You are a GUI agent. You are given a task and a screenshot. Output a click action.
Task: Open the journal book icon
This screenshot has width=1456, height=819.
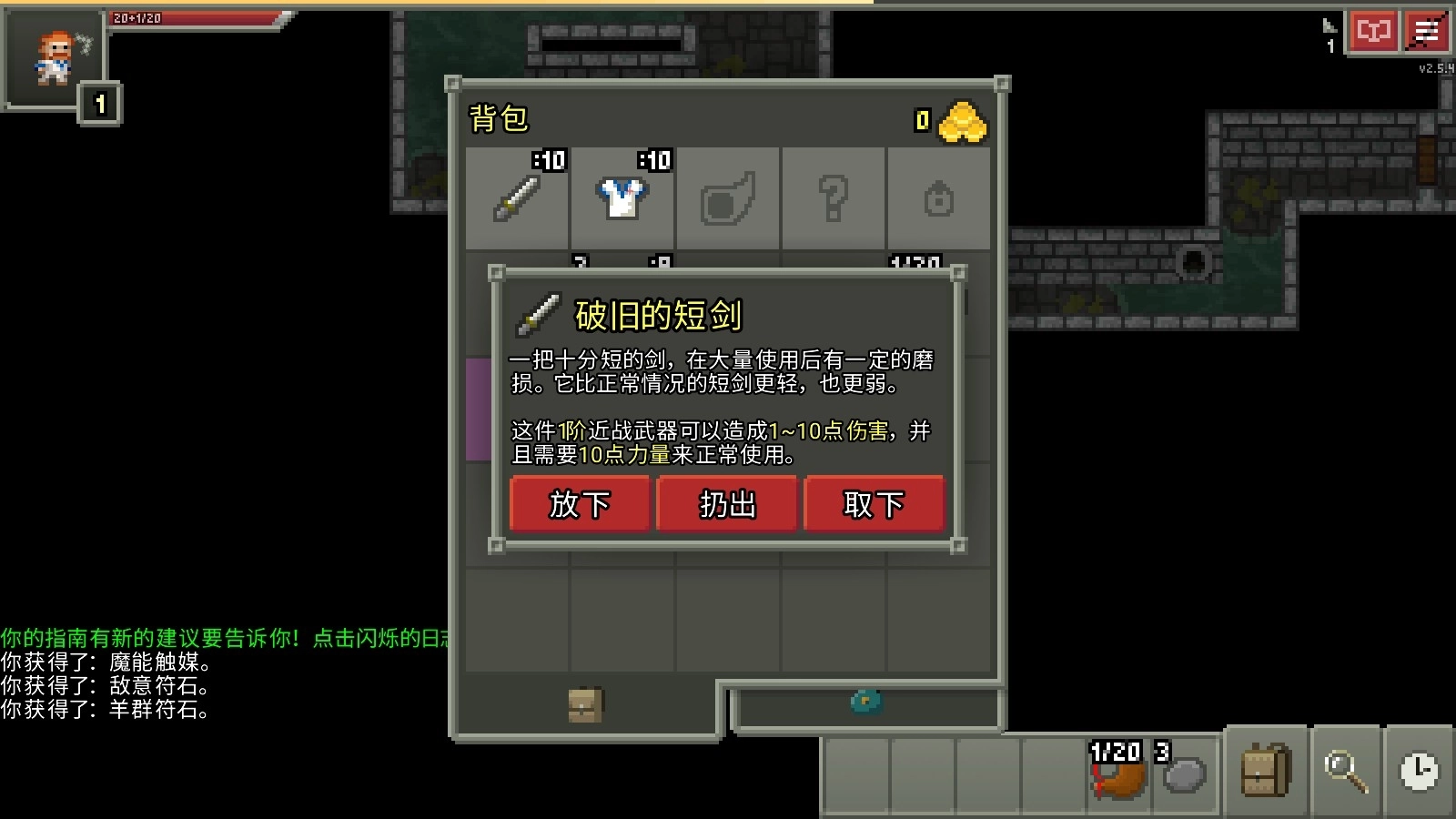[x=1374, y=30]
